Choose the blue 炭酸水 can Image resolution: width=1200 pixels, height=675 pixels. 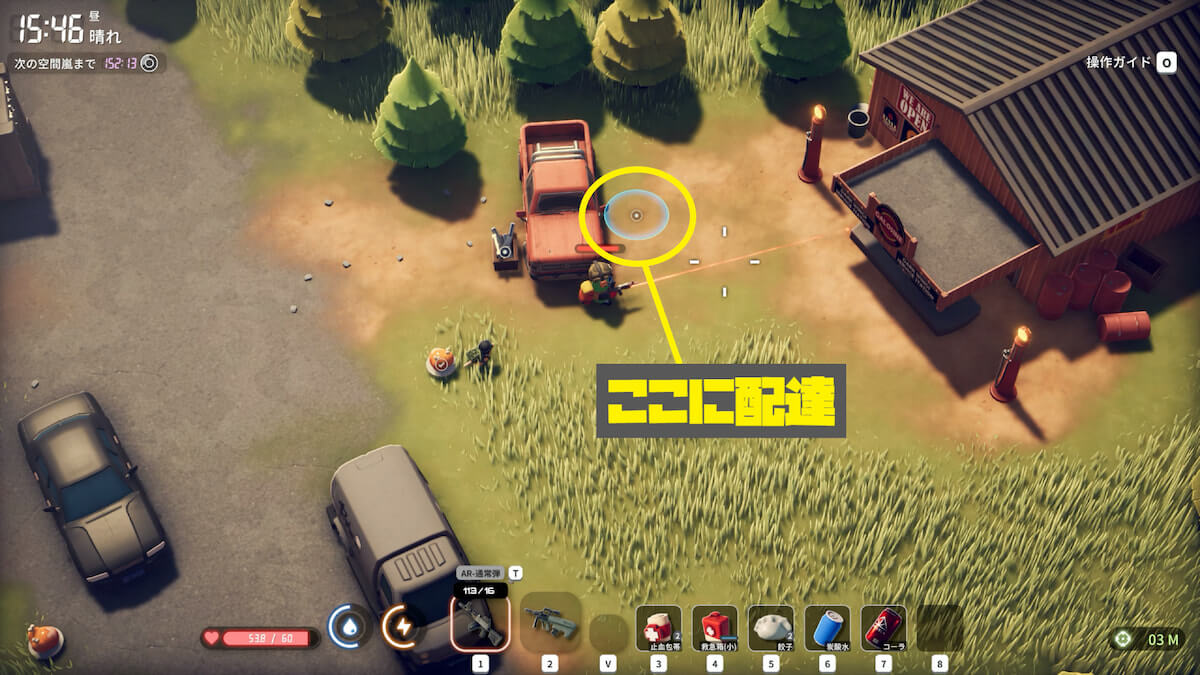pyautogui.click(x=827, y=627)
